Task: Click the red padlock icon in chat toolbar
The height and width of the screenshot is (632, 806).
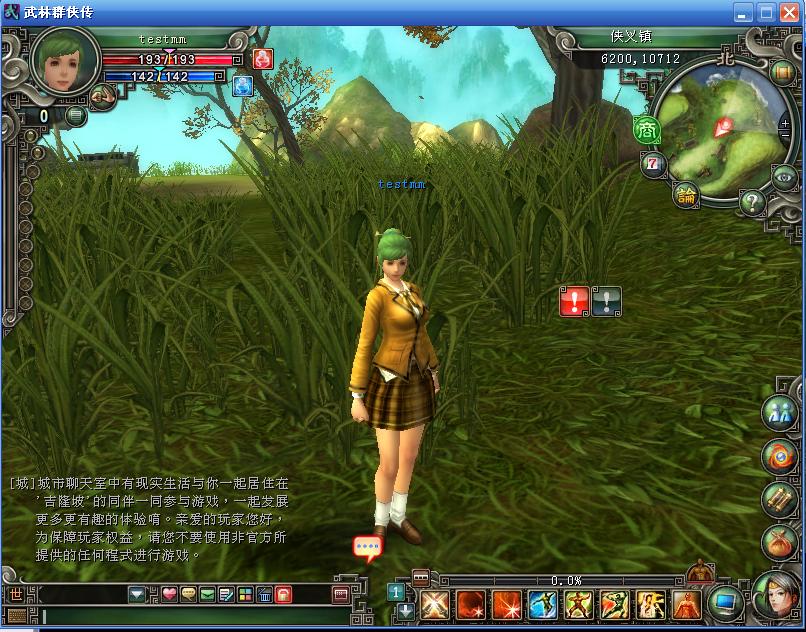Action: coord(283,595)
